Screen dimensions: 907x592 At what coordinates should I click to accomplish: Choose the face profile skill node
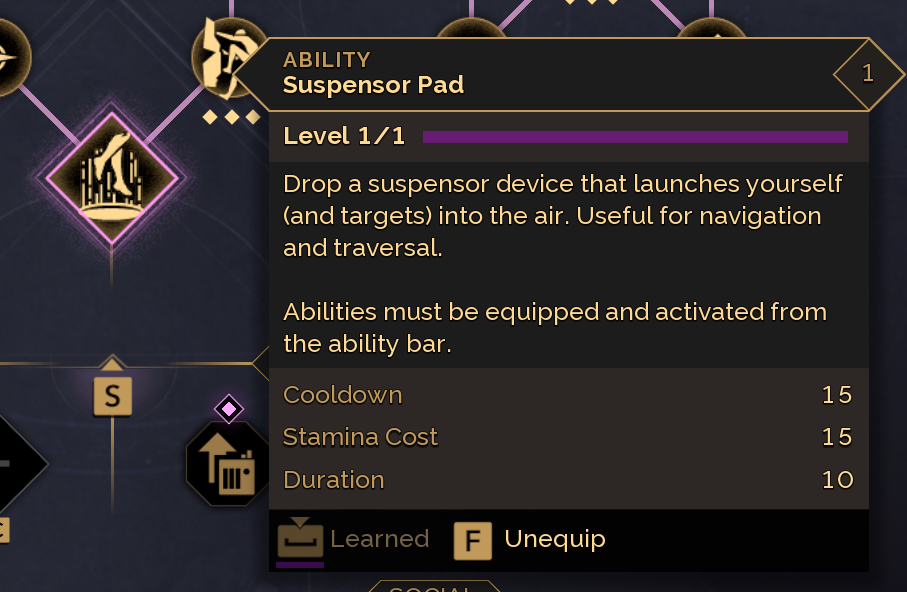coord(224,57)
